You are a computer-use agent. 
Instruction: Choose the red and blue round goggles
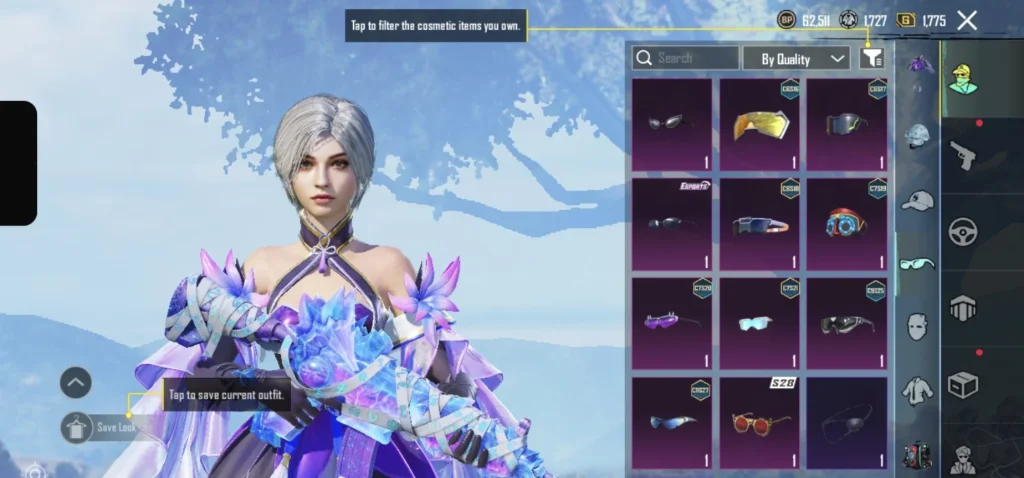pyautogui.click(x=846, y=224)
